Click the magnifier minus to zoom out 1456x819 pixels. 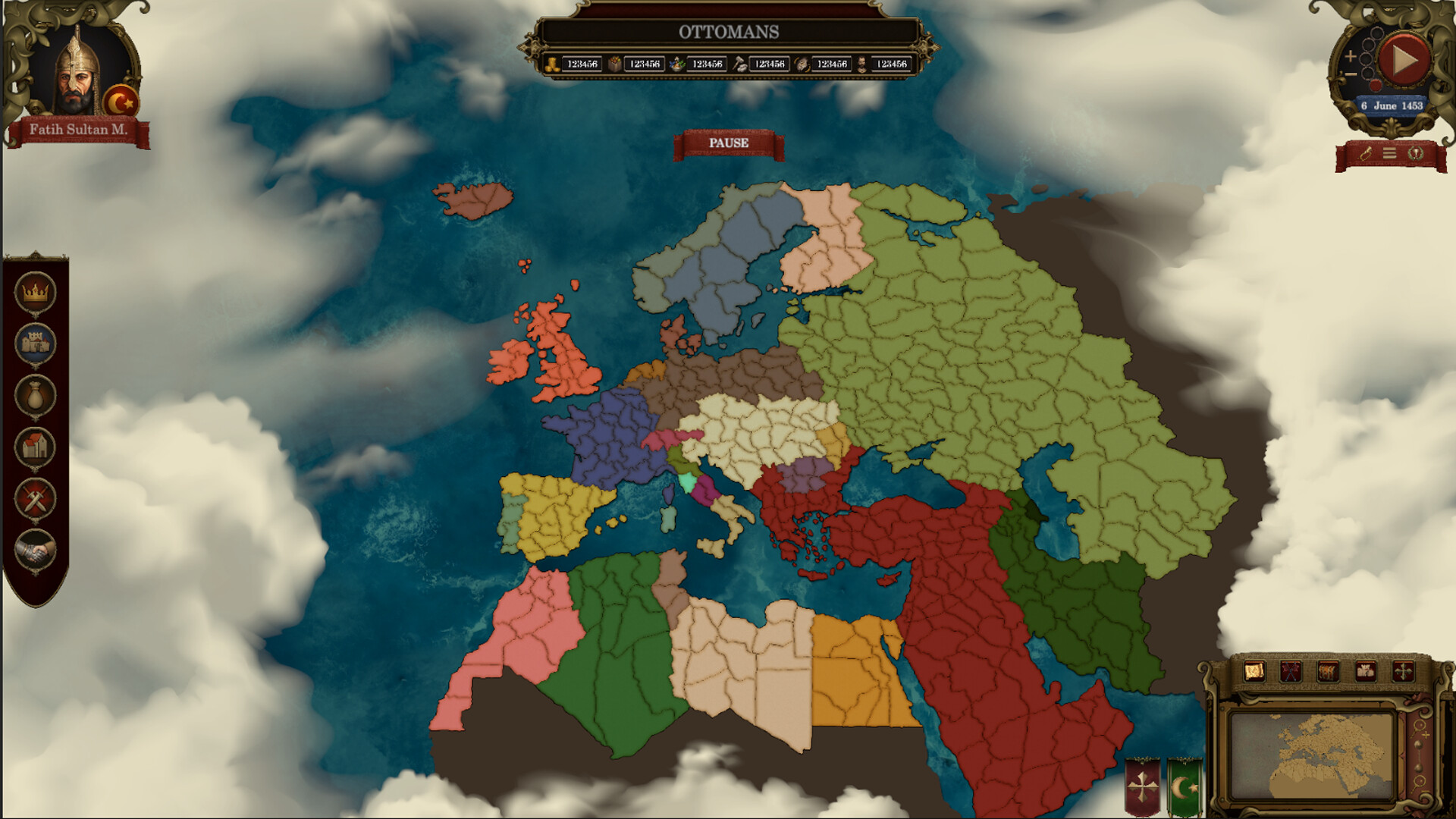(1351, 74)
